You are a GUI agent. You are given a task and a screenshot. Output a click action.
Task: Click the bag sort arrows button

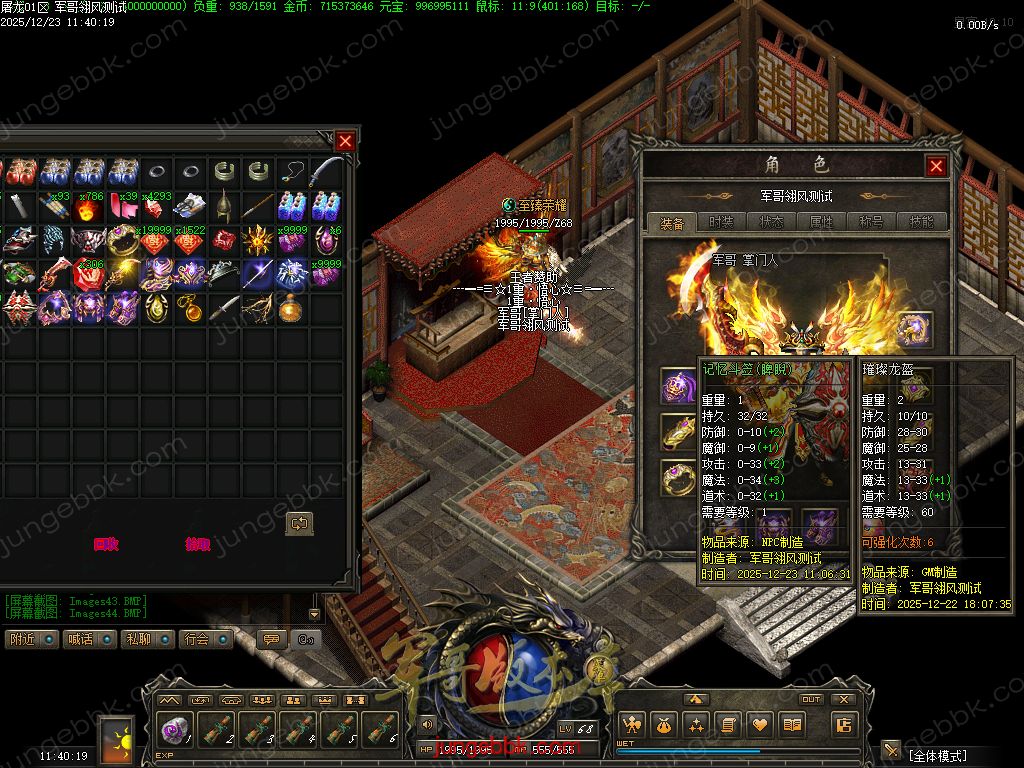point(299,523)
